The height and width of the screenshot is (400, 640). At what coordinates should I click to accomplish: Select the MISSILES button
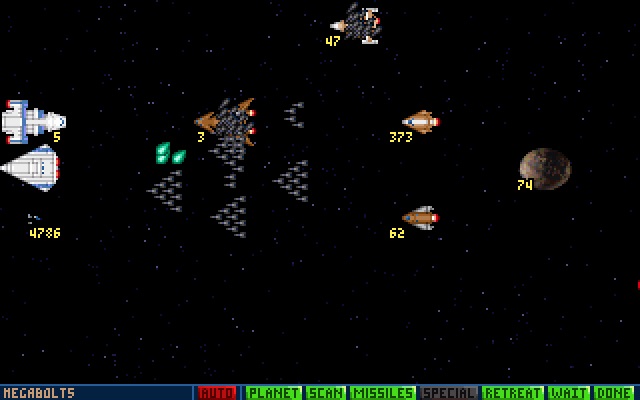(382, 393)
